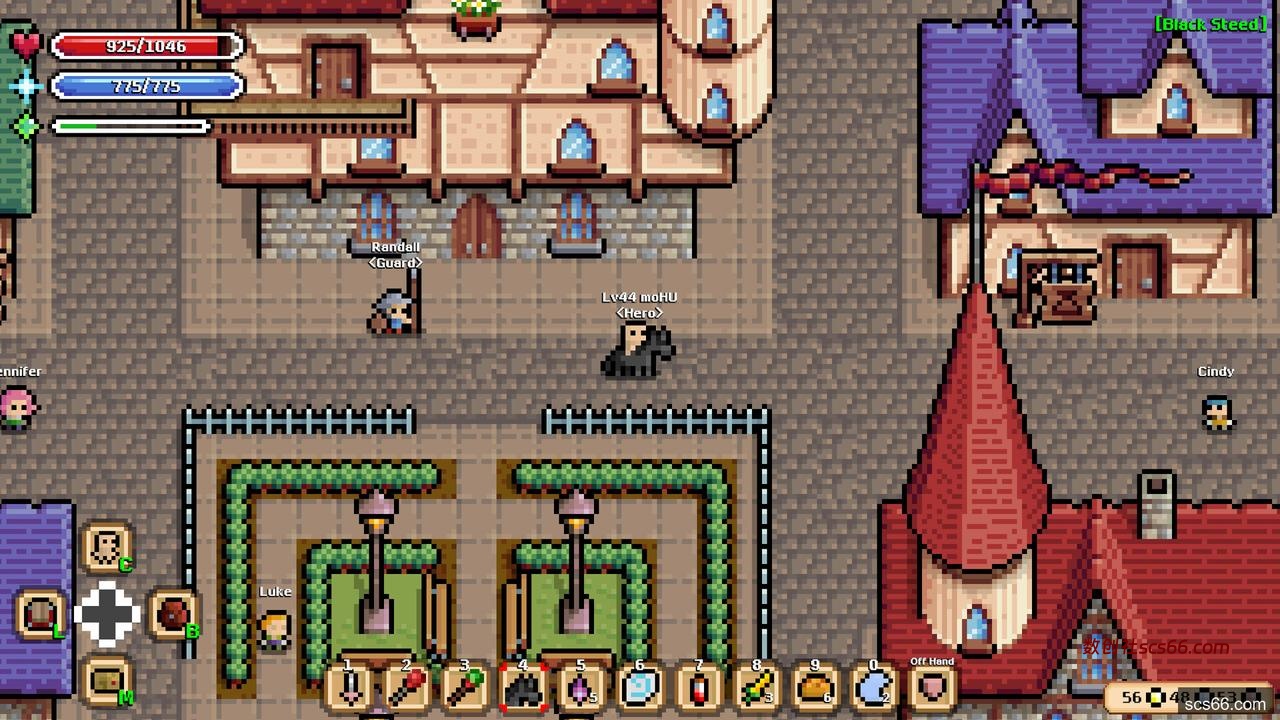Use the purple crystal in slot 5
Viewport: 1280px width, 720px height.
click(581, 689)
